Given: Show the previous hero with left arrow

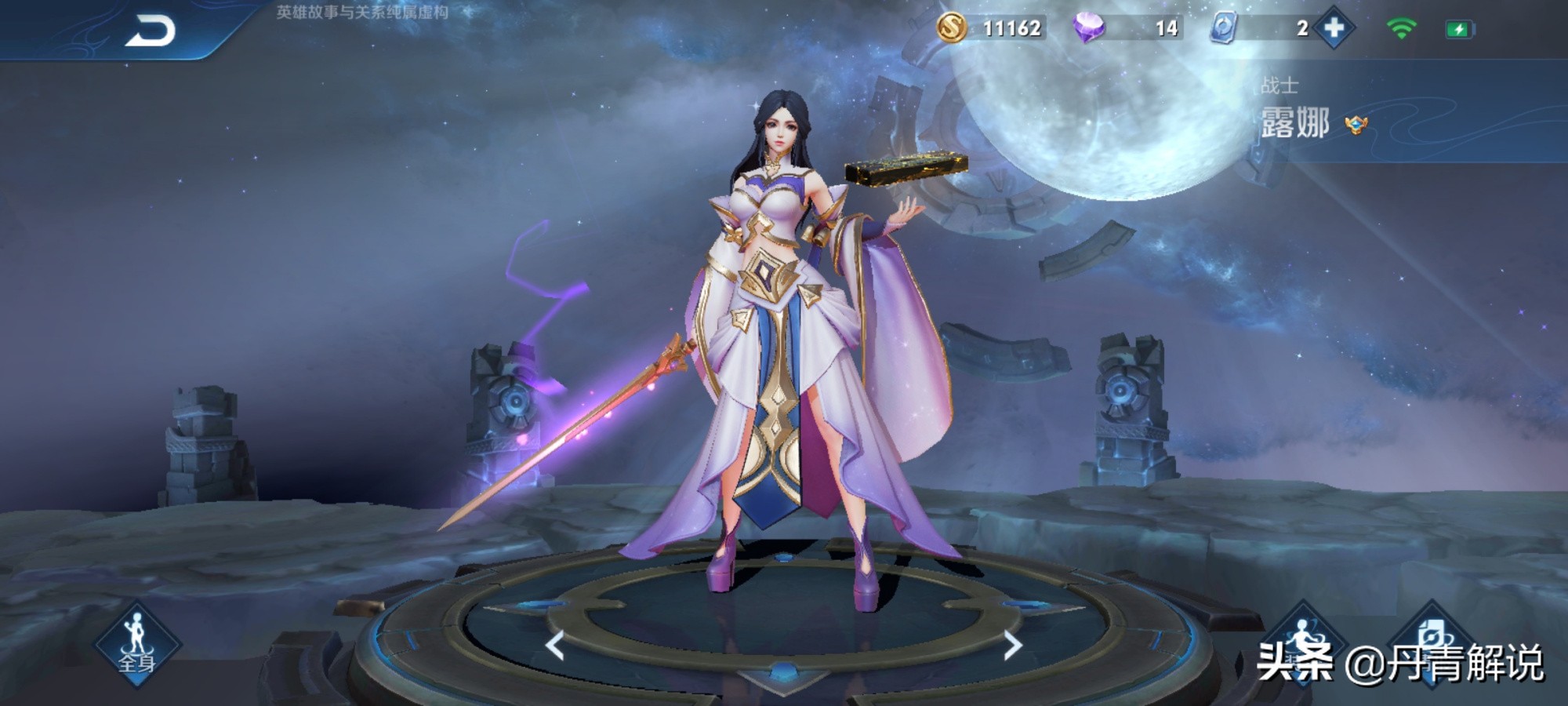Looking at the screenshot, I should (x=555, y=646).
